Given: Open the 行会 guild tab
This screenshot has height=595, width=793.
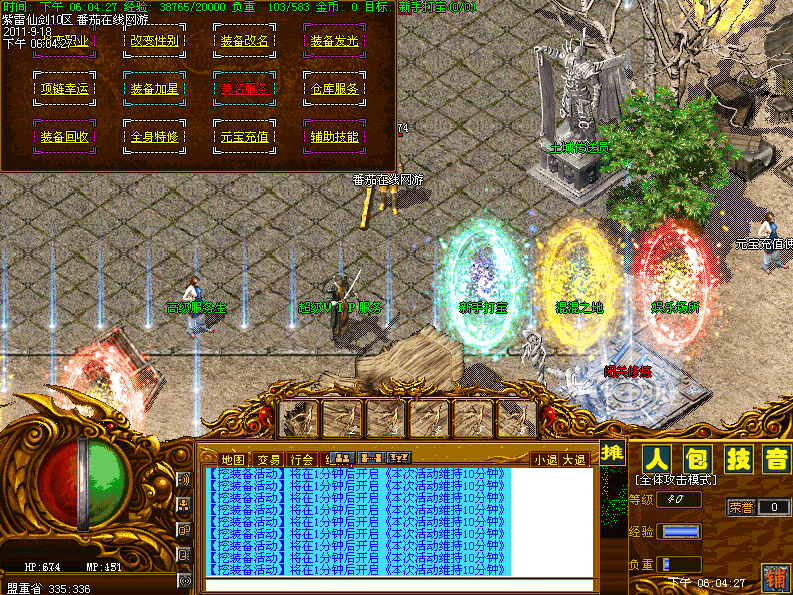Looking at the screenshot, I should 302,460.
